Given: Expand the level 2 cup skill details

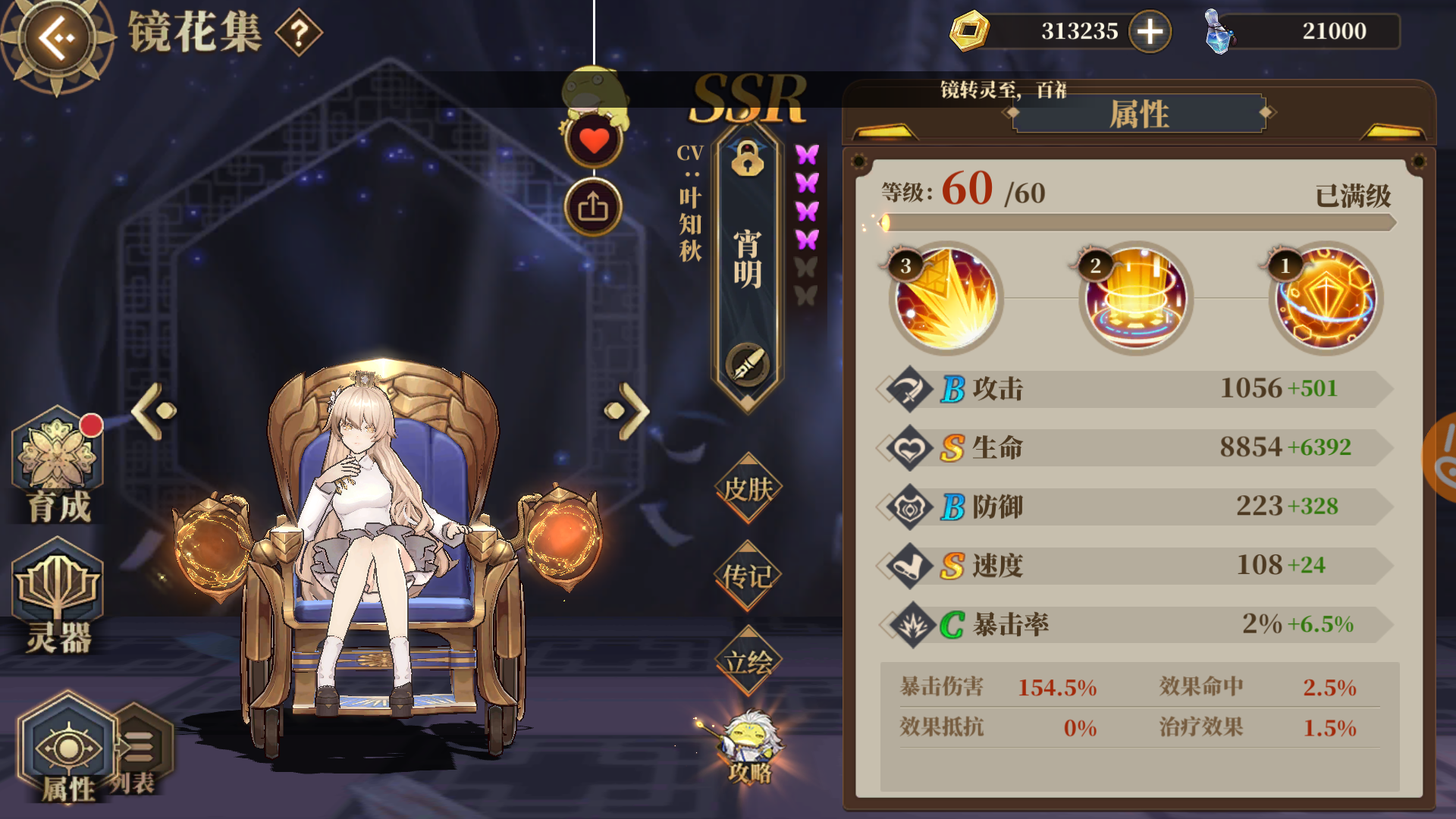Looking at the screenshot, I should (1134, 299).
